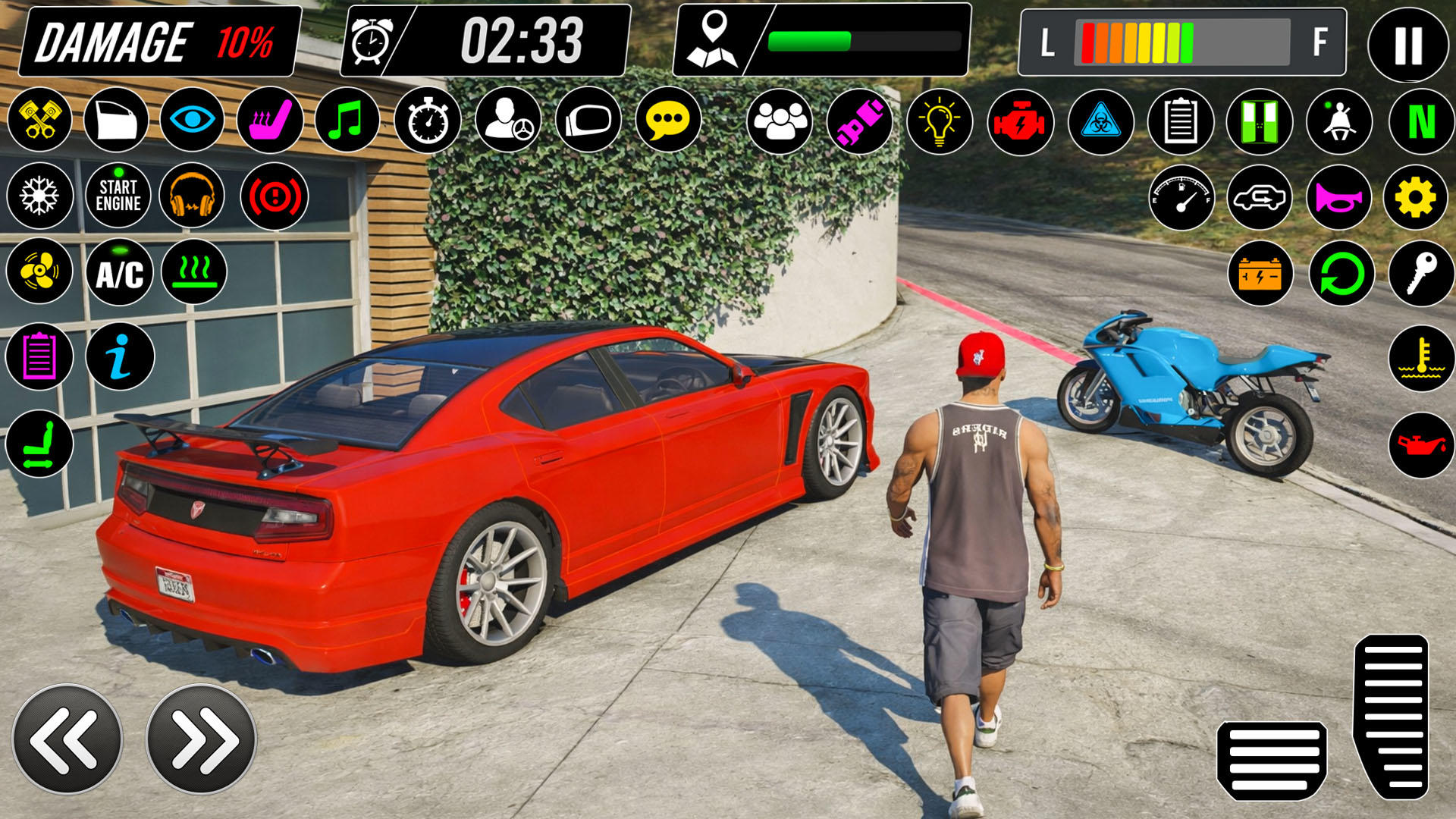Activate the snowflake icon

tap(39, 196)
